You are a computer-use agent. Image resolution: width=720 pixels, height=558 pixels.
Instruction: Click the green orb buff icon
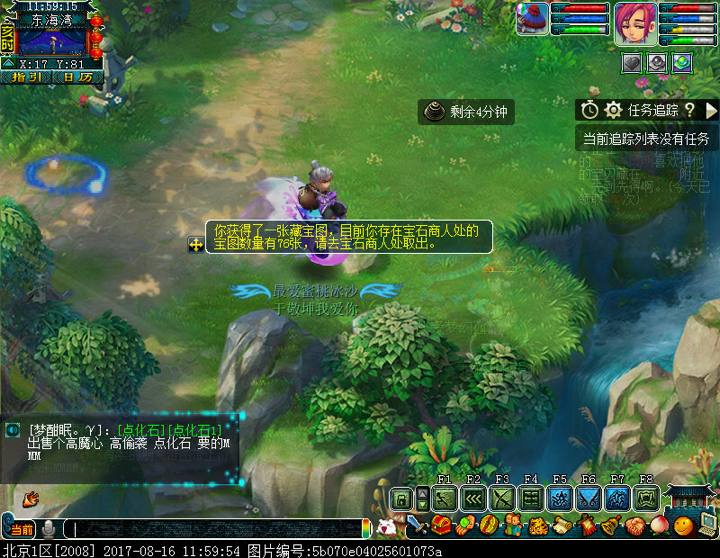click(x=681, y=62)
